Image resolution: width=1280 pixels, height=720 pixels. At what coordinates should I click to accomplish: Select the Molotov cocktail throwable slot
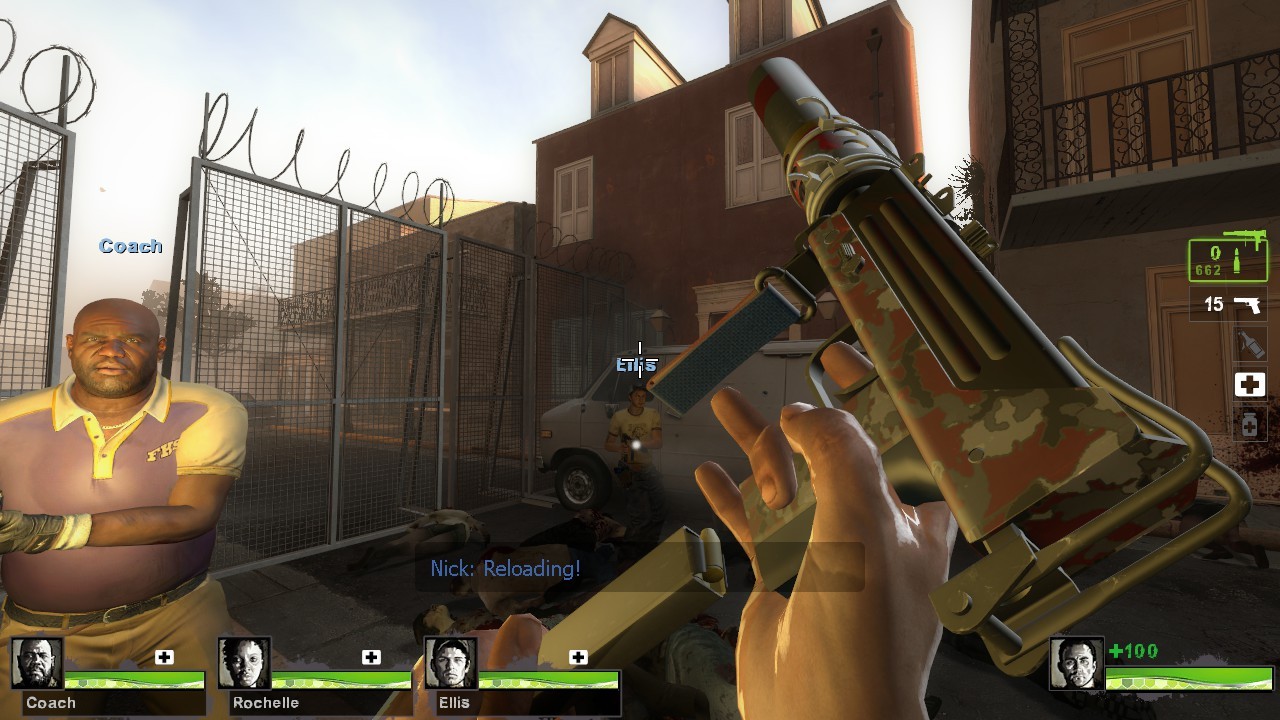(1252, 343)
